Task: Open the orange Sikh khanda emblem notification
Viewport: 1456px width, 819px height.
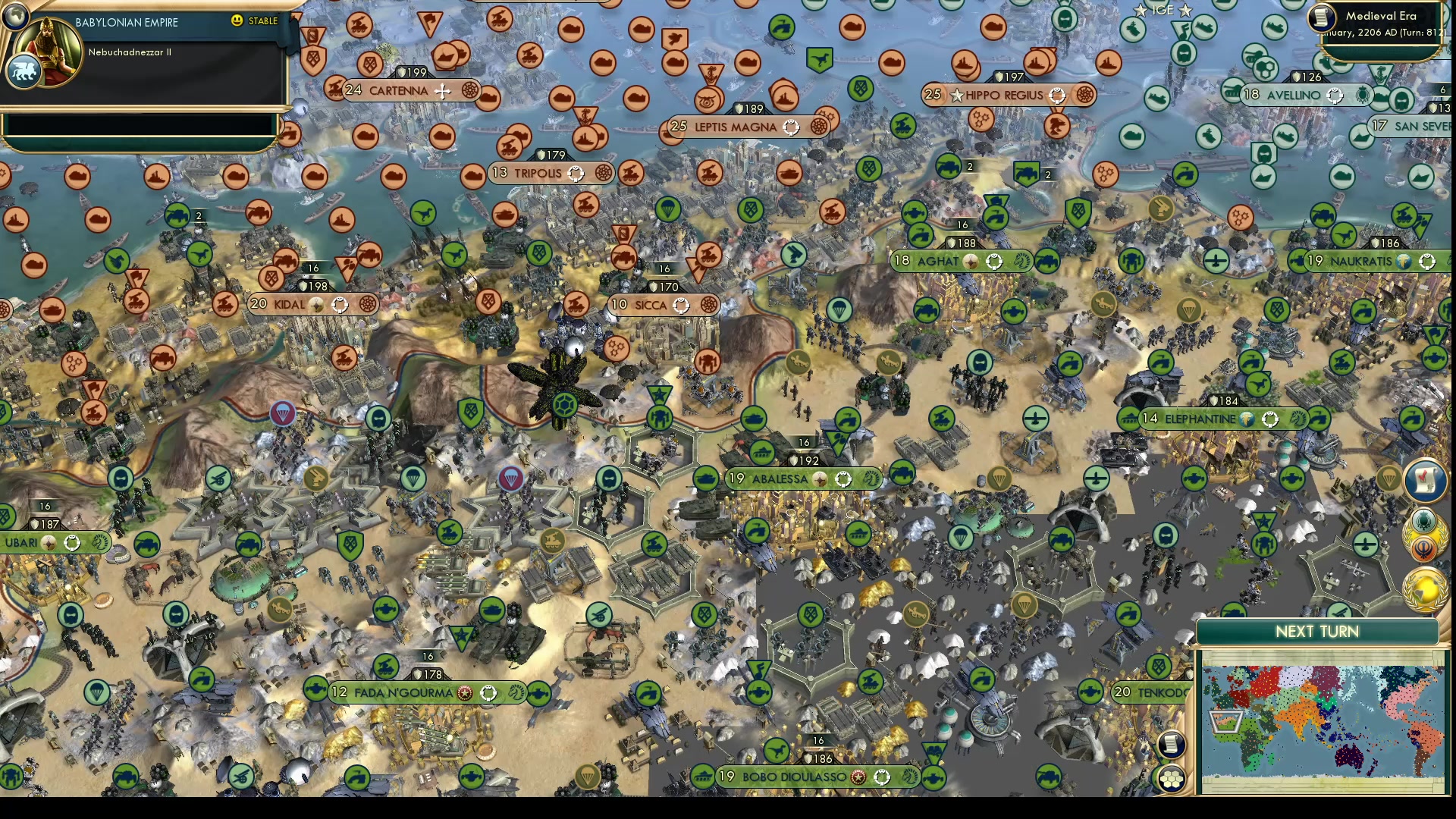Action: [x=1425, y=550]
